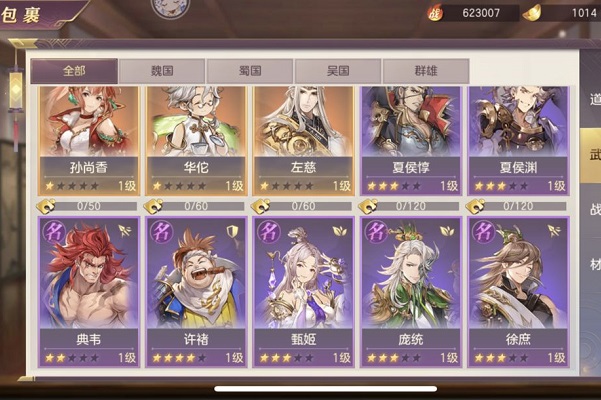Switch to the 全部 tab

74,71
